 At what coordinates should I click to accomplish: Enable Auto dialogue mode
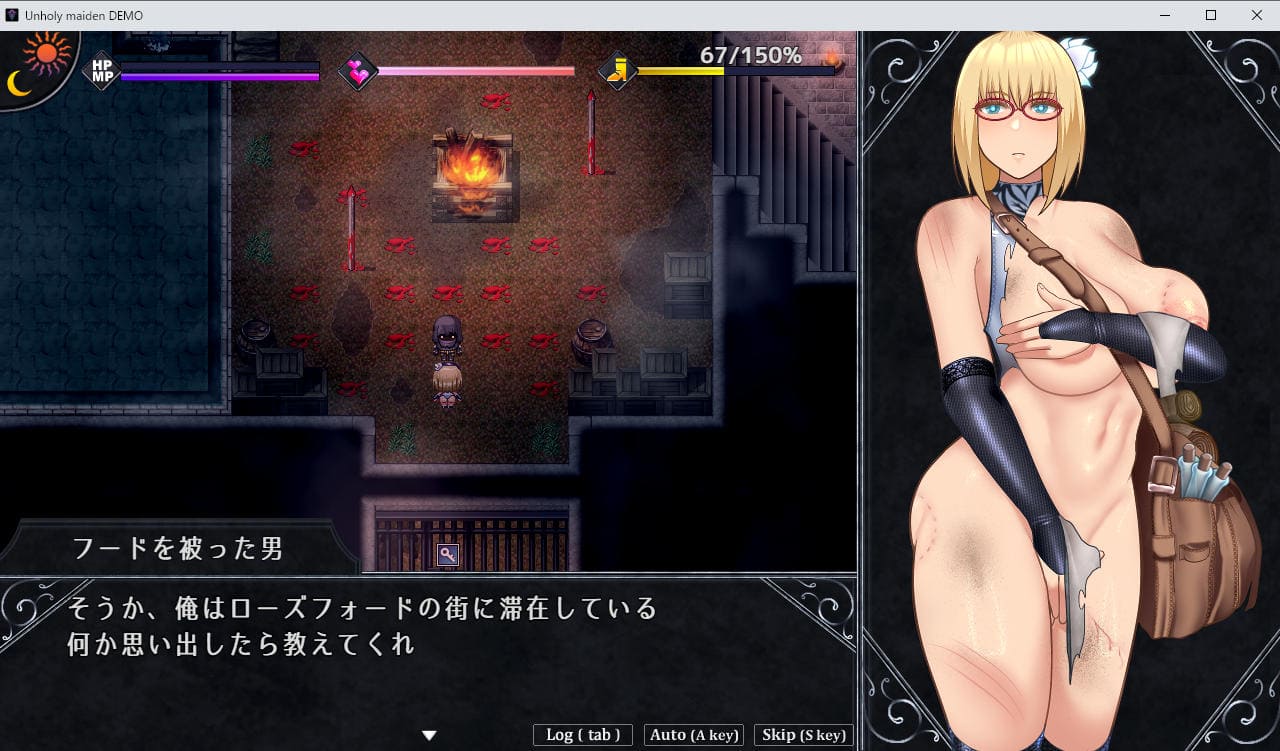click(x=694, y=735)
